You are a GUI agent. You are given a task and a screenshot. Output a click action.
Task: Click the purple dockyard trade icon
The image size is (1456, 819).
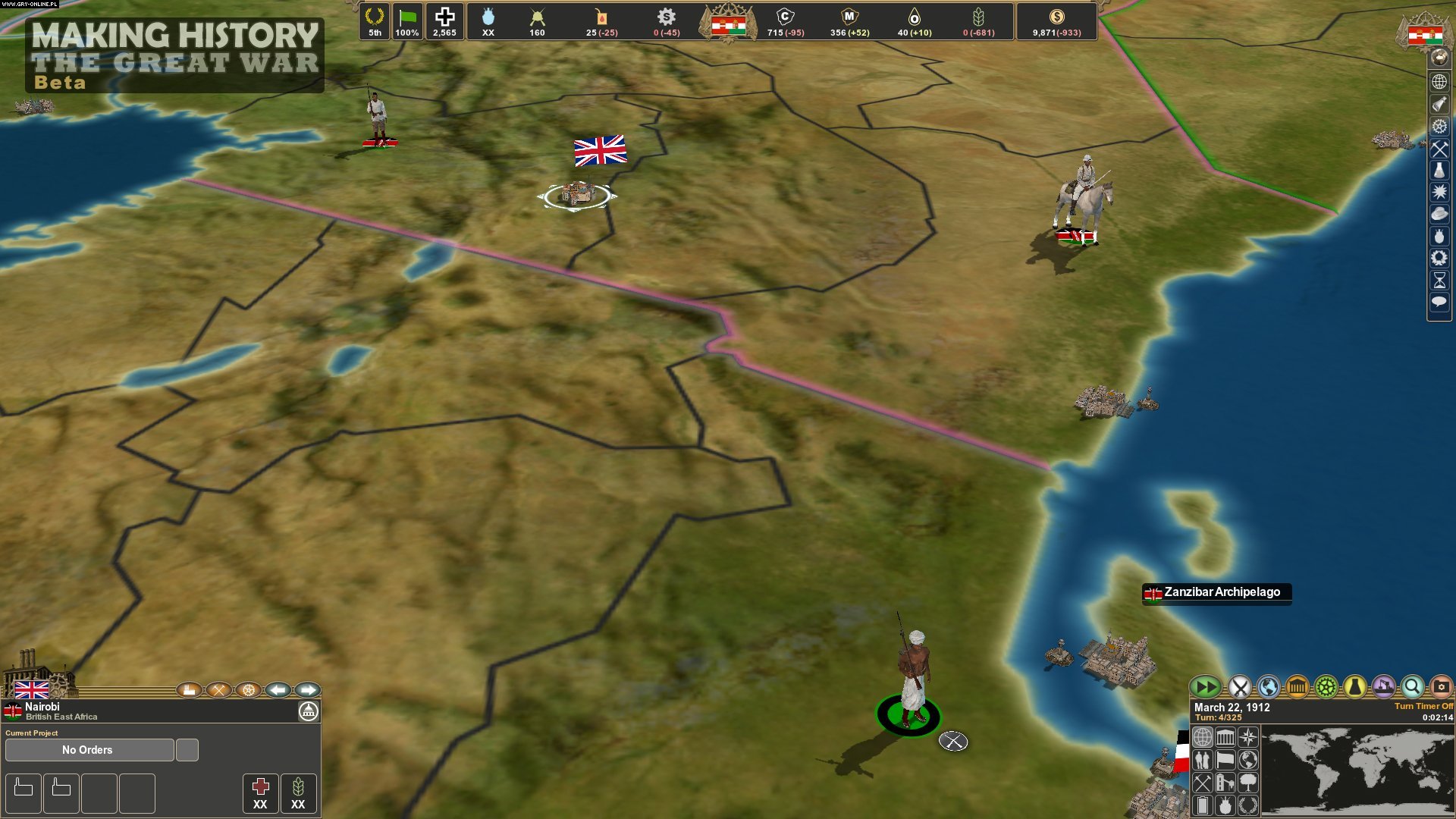pos(1382,688)
